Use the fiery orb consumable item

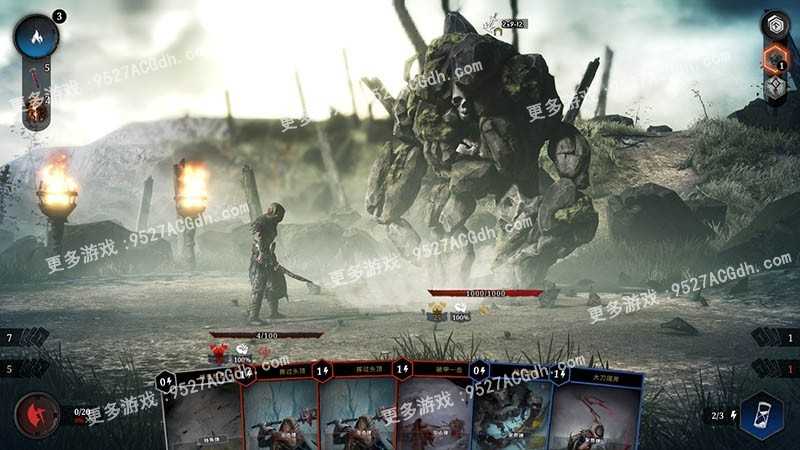click(x=37, y=112)
